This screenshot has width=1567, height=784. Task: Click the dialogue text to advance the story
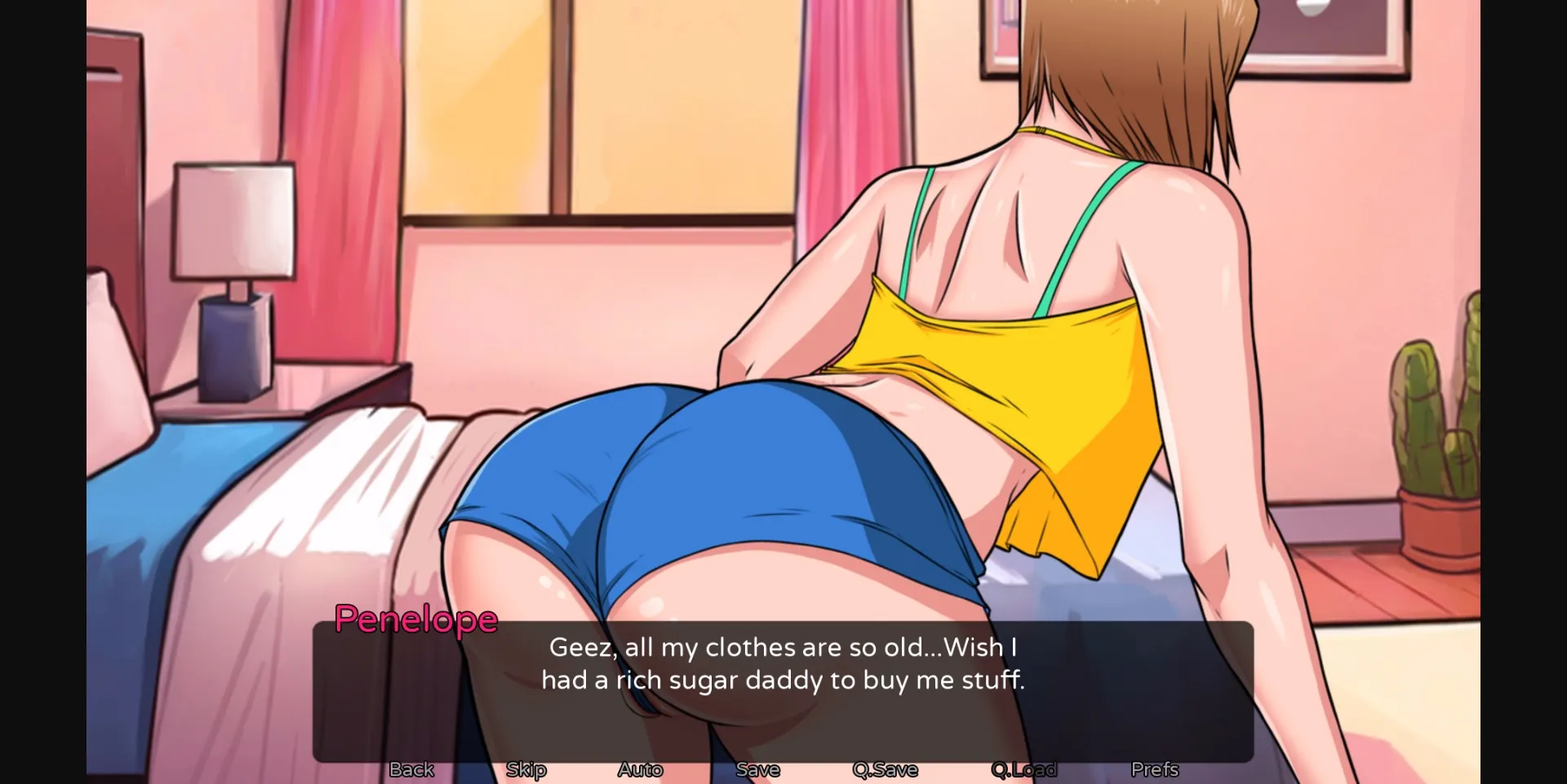pos(783,663)
